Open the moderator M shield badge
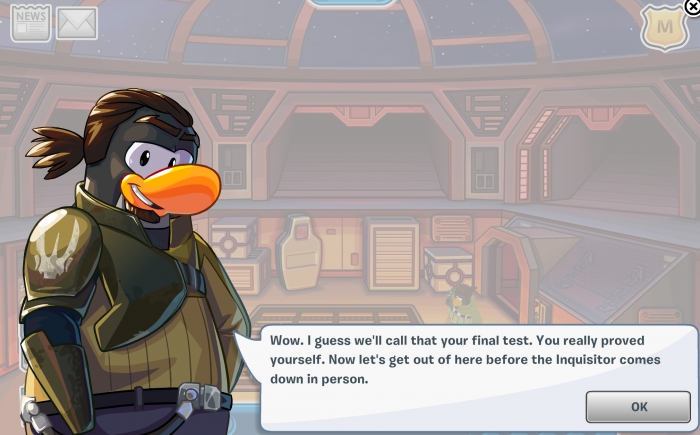 (663, 28)
